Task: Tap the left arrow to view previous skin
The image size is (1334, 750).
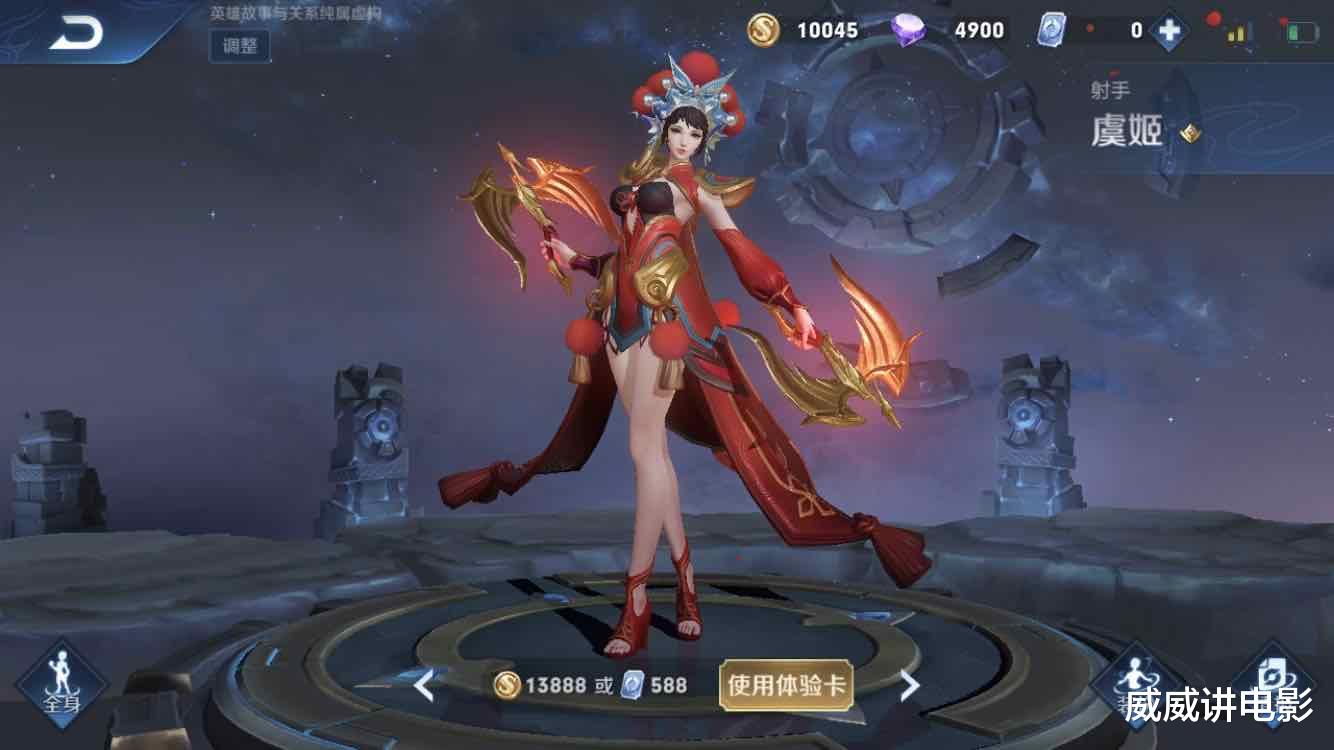Action: tap(424, 687)
